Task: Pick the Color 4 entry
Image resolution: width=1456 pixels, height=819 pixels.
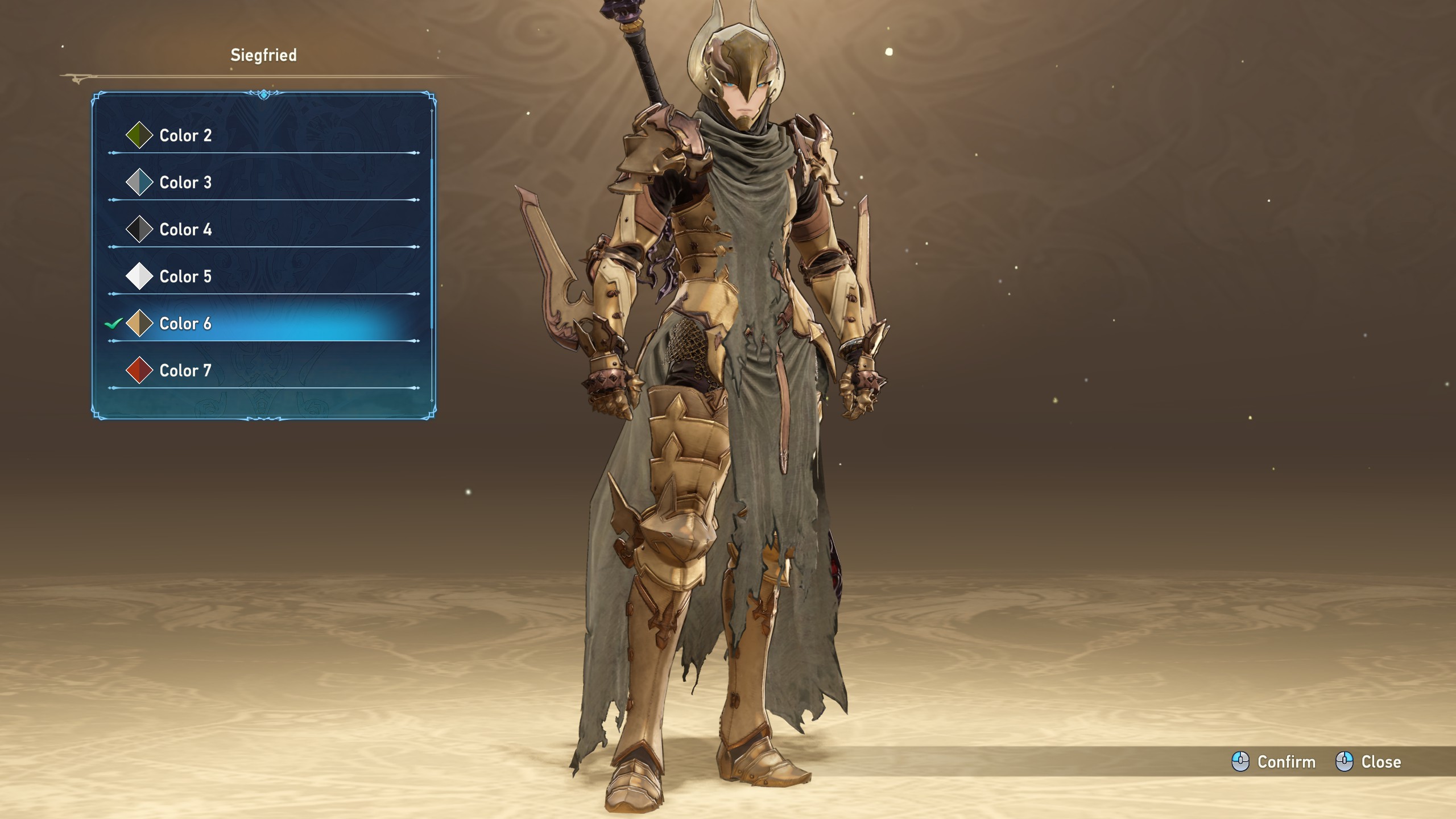Action: coord(185,230)
